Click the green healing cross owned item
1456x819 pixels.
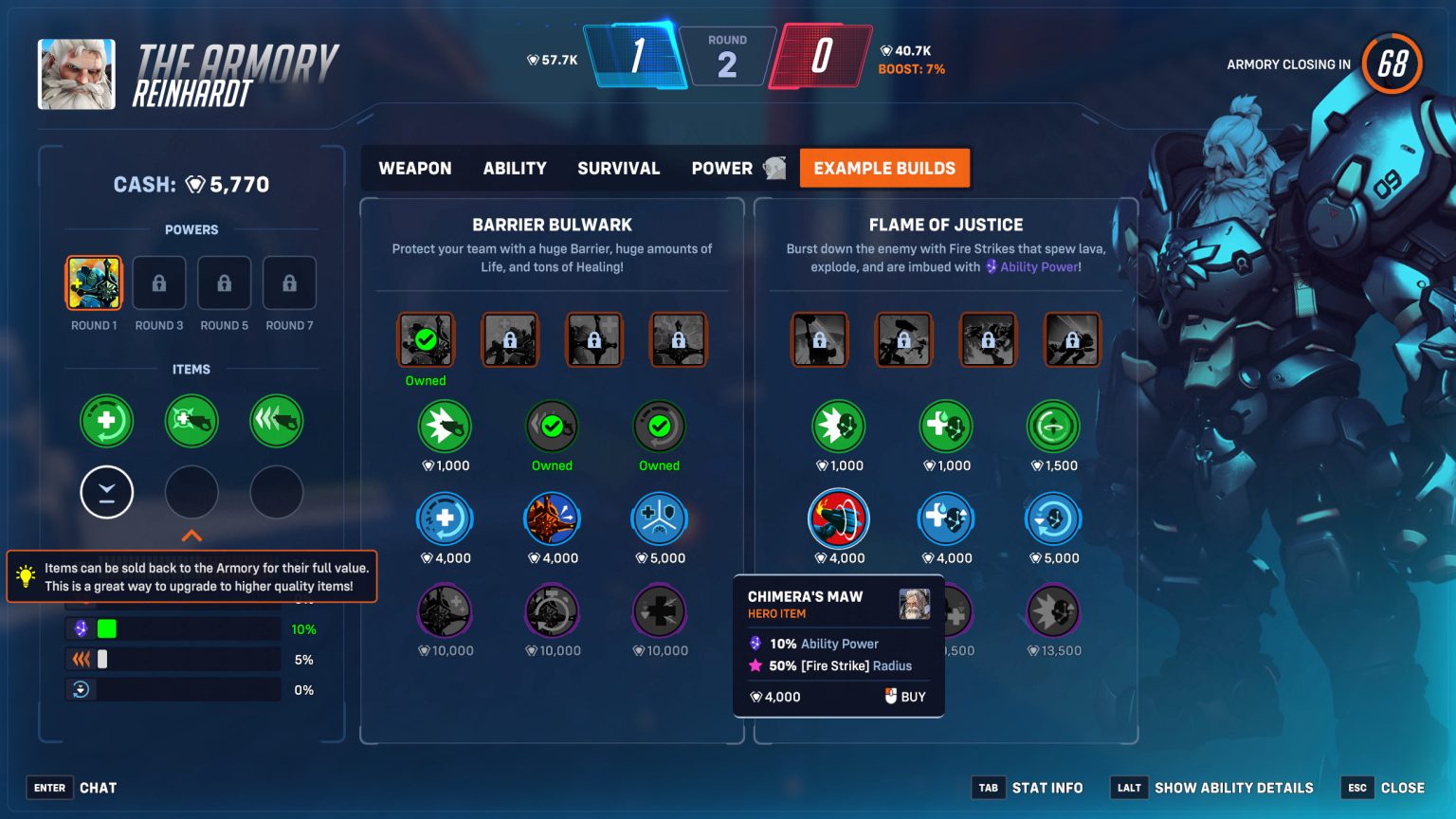tap(106, 421)
